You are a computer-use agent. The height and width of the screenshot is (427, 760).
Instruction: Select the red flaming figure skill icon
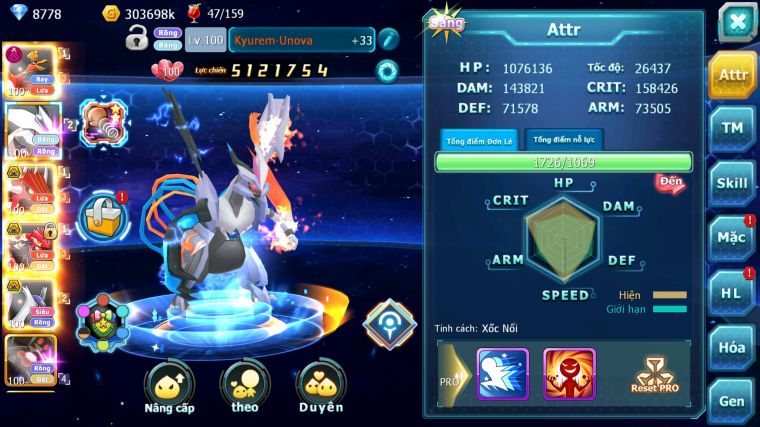tap(569, 373)
